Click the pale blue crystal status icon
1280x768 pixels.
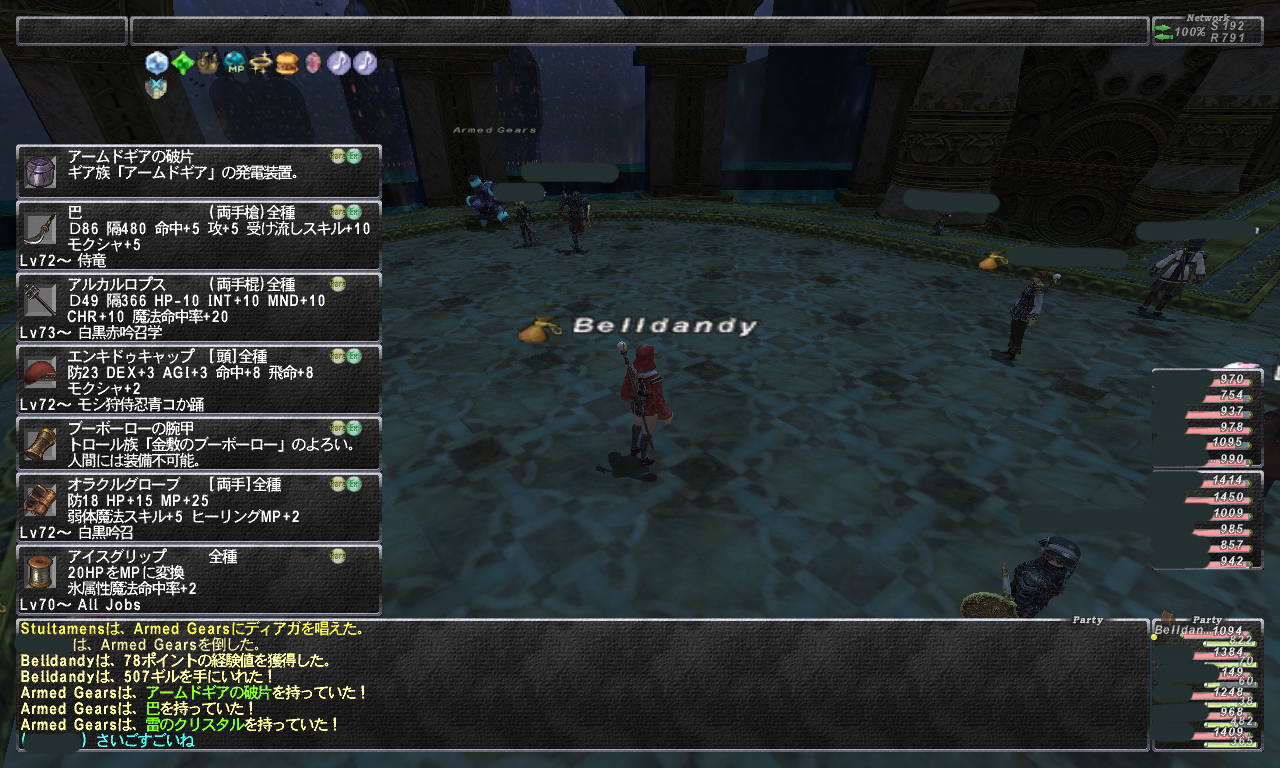(x=157, y=63)
